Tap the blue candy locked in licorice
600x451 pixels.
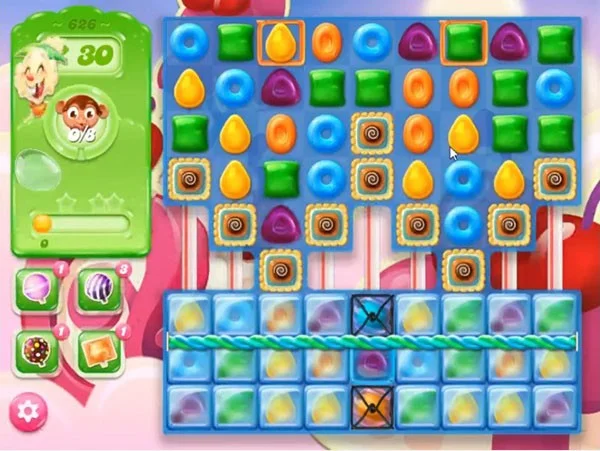(371, 314)
